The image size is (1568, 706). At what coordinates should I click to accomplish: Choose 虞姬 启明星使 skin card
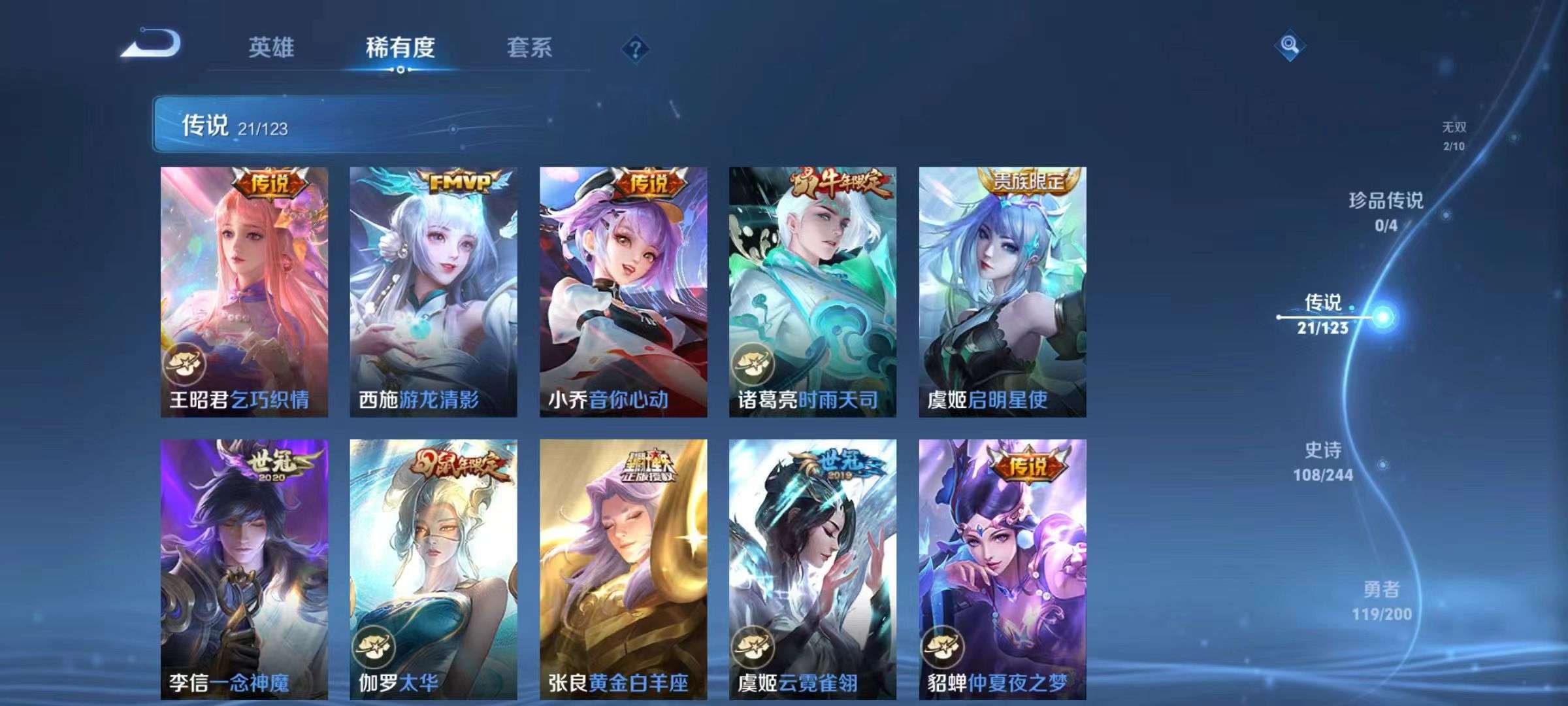[1002, 292]
